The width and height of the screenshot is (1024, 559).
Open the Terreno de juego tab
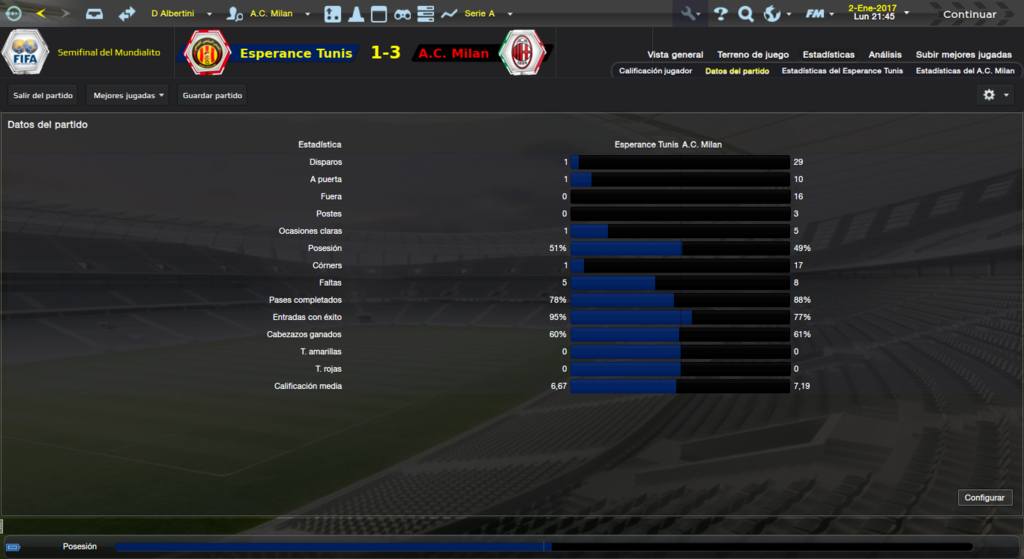point(753,55)
